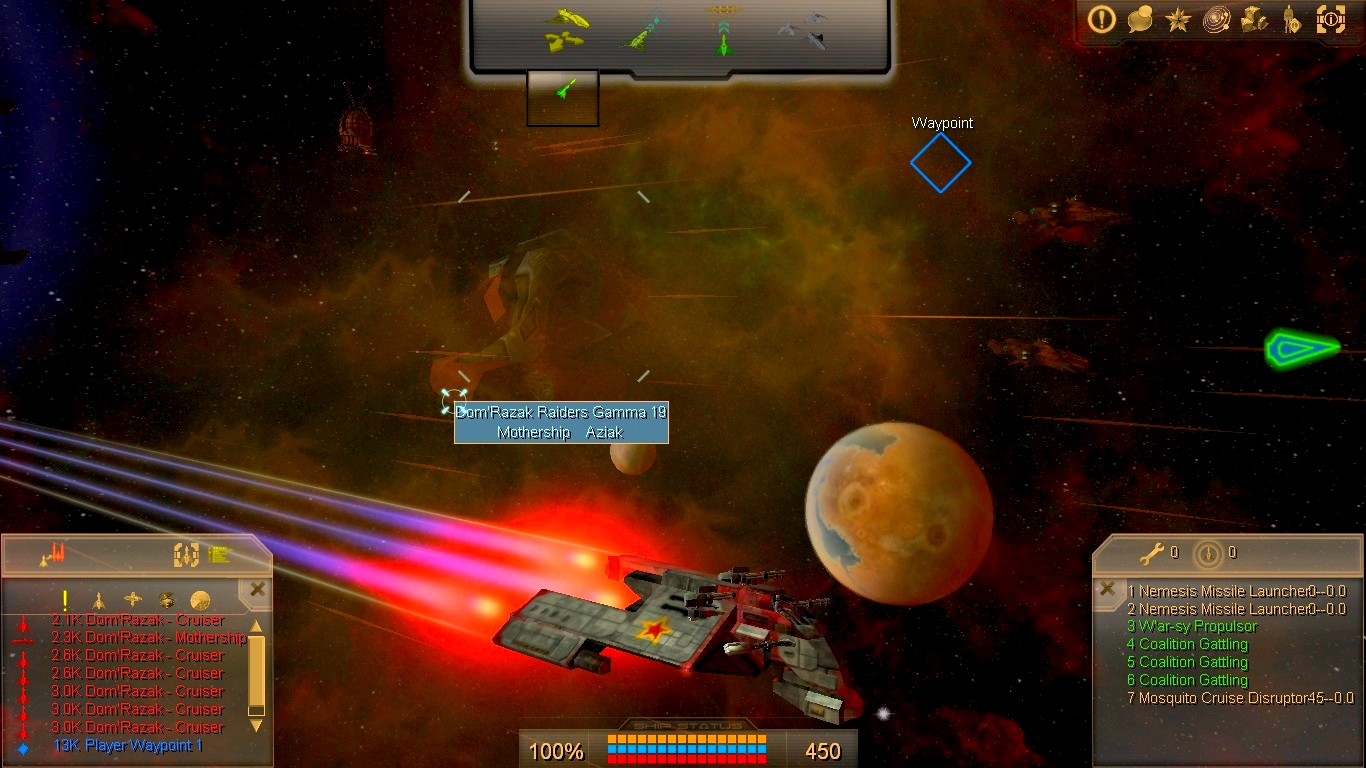Filter contacts by planet icon
The image size is (1366, 768).
point(200,601)
